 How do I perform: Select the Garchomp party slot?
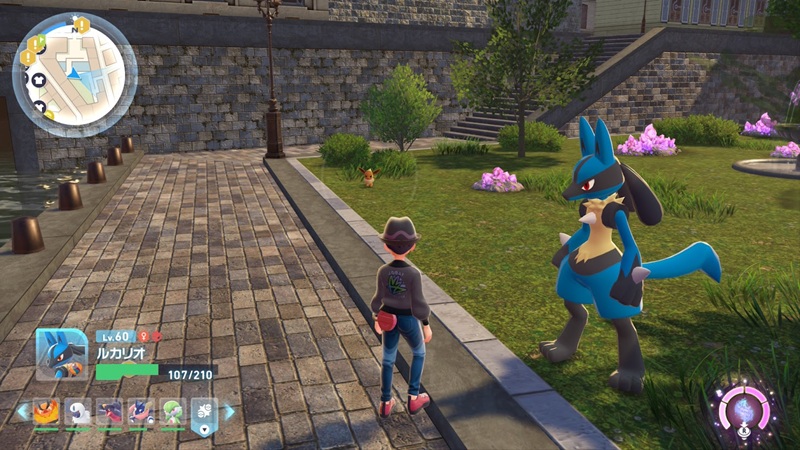(110, 412)
